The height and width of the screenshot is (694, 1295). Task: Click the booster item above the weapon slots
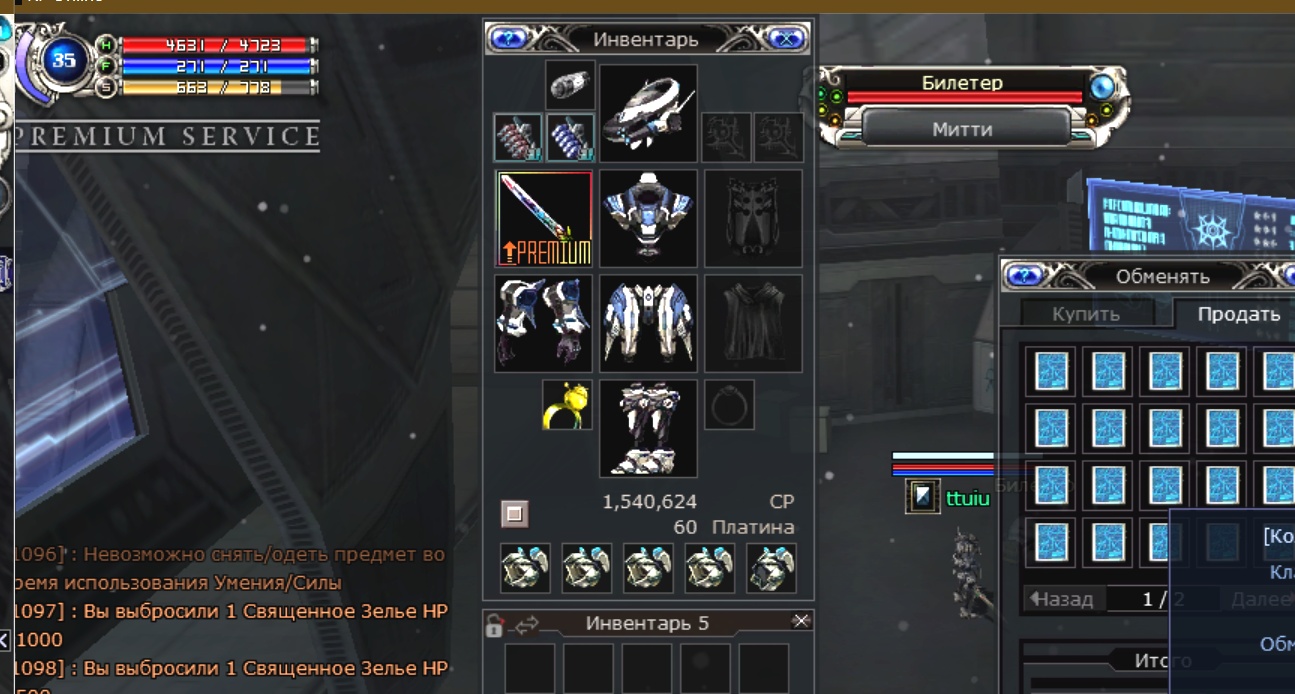pyautogui.click(x=571, y=85)
